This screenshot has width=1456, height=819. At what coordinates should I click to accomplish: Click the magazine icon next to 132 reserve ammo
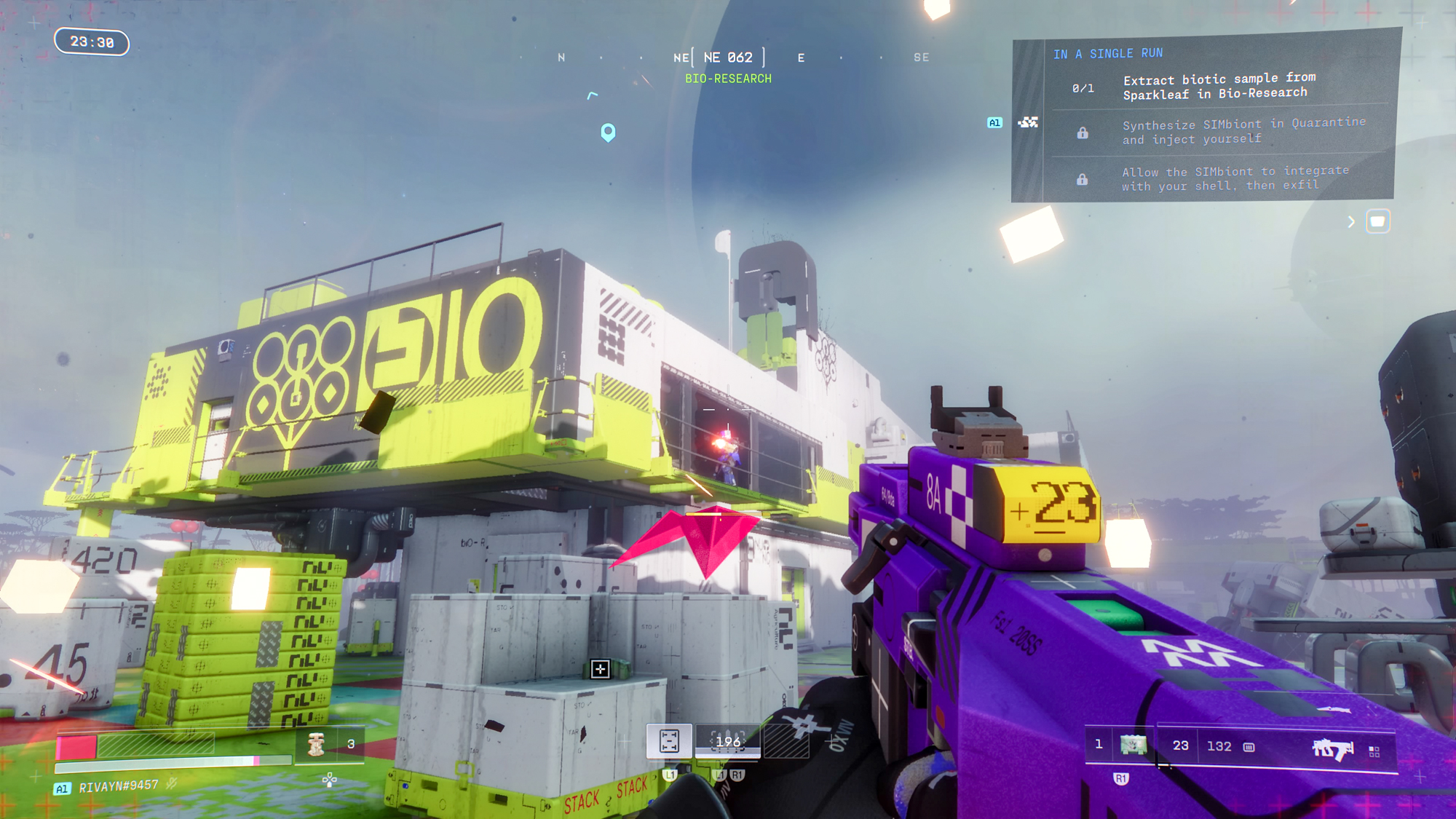click(1248, 748)
